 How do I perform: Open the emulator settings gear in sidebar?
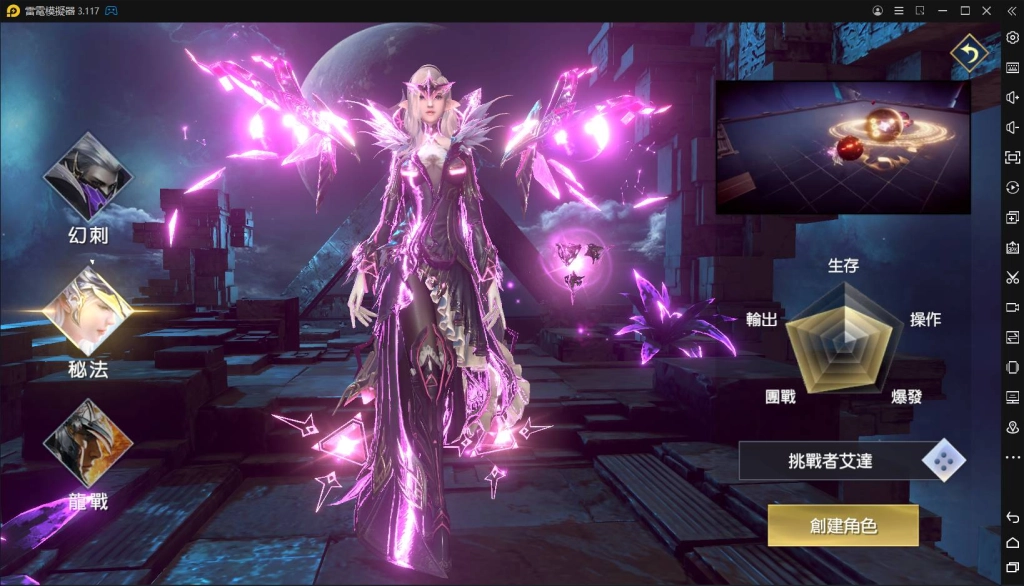[x=1012, y=38]
